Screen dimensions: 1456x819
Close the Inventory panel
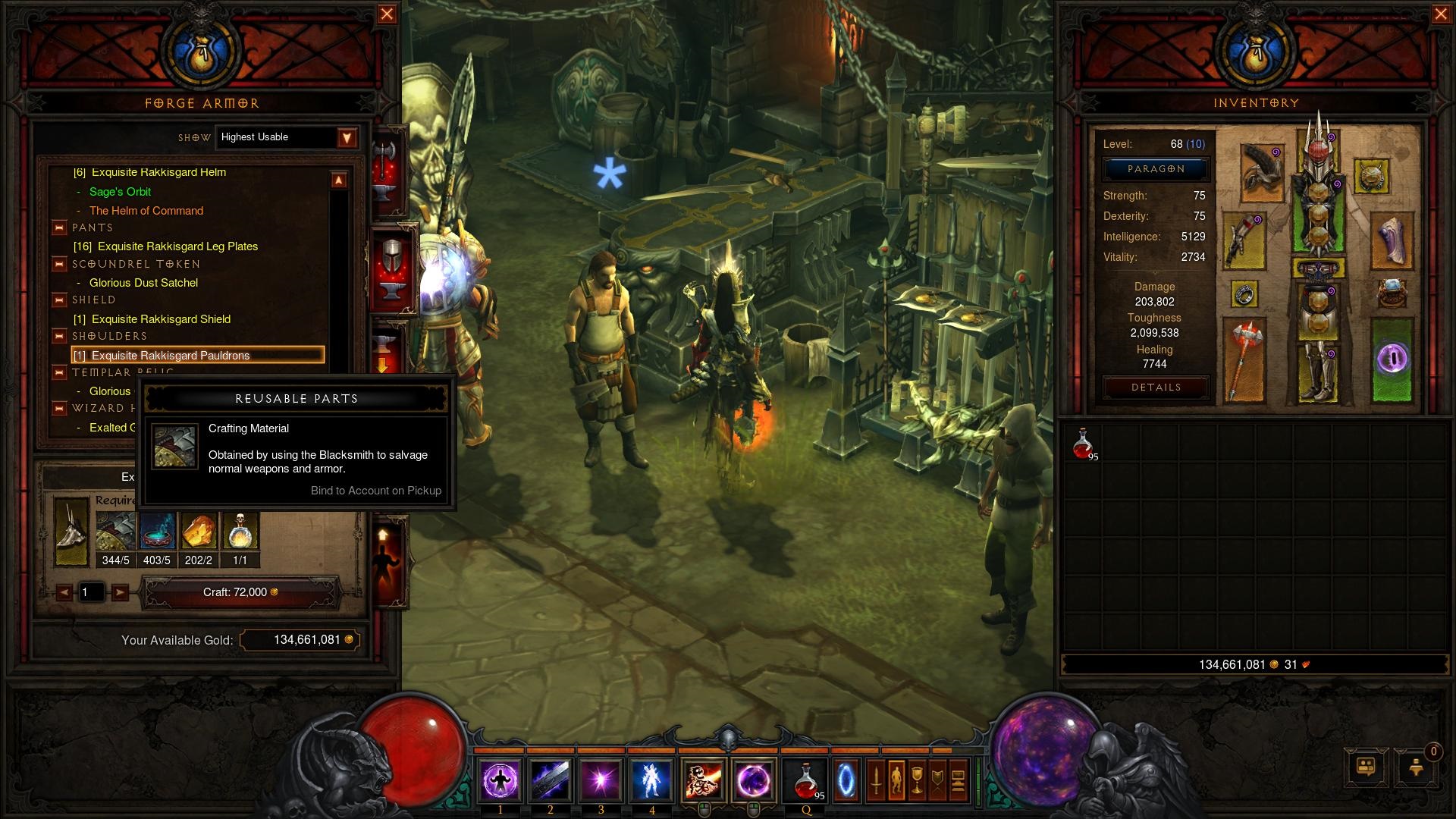point(1441,14)
